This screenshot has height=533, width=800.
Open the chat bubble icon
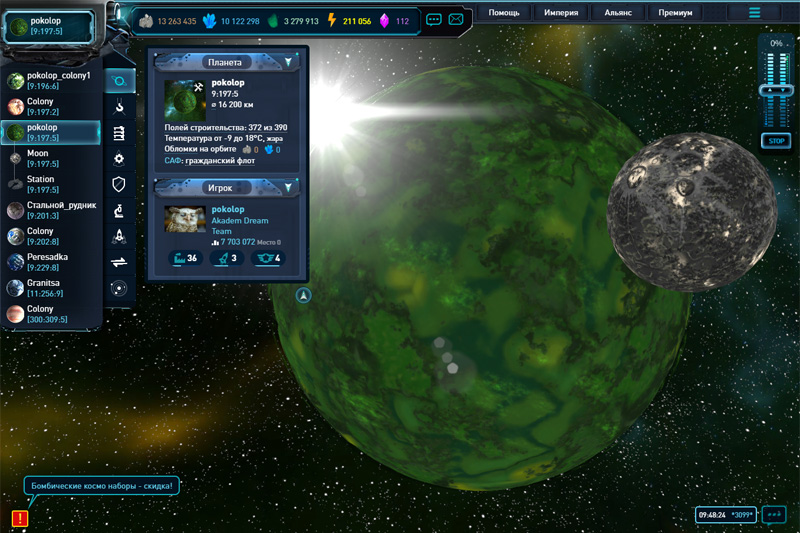tap(434, 19)
